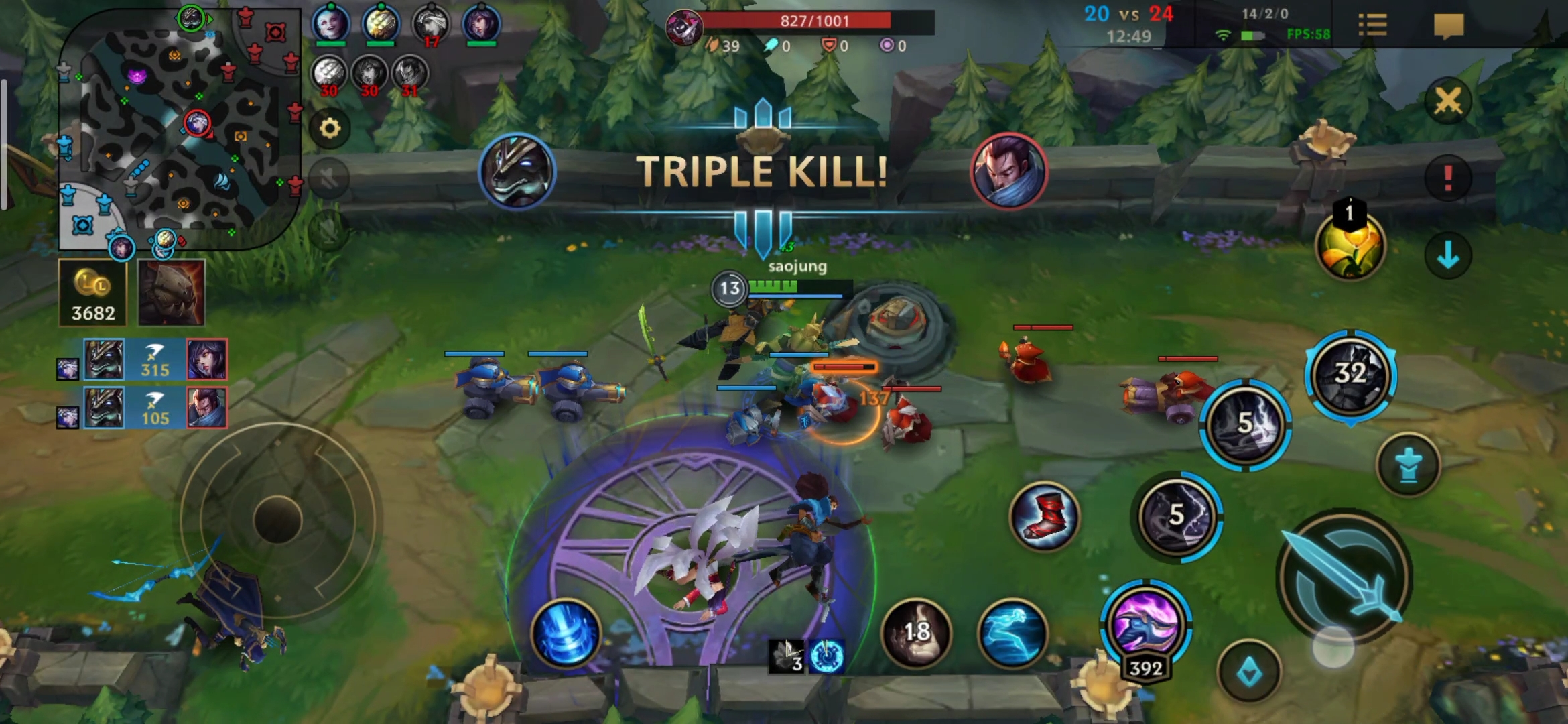1568x724 pixels.
Task: Use the honeyfruit plant item
Action: pyautogui.click(x=1350, y=246)
